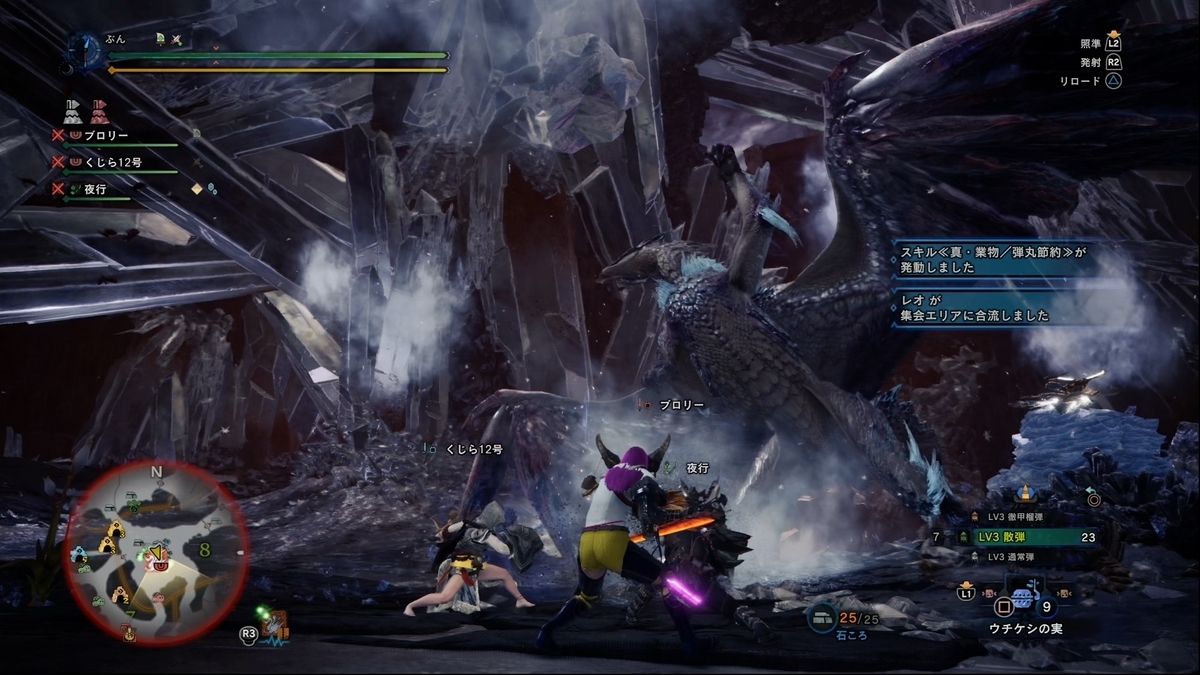Select party member ブロリー in the list

pyautogui.click(x=105, y=135)
